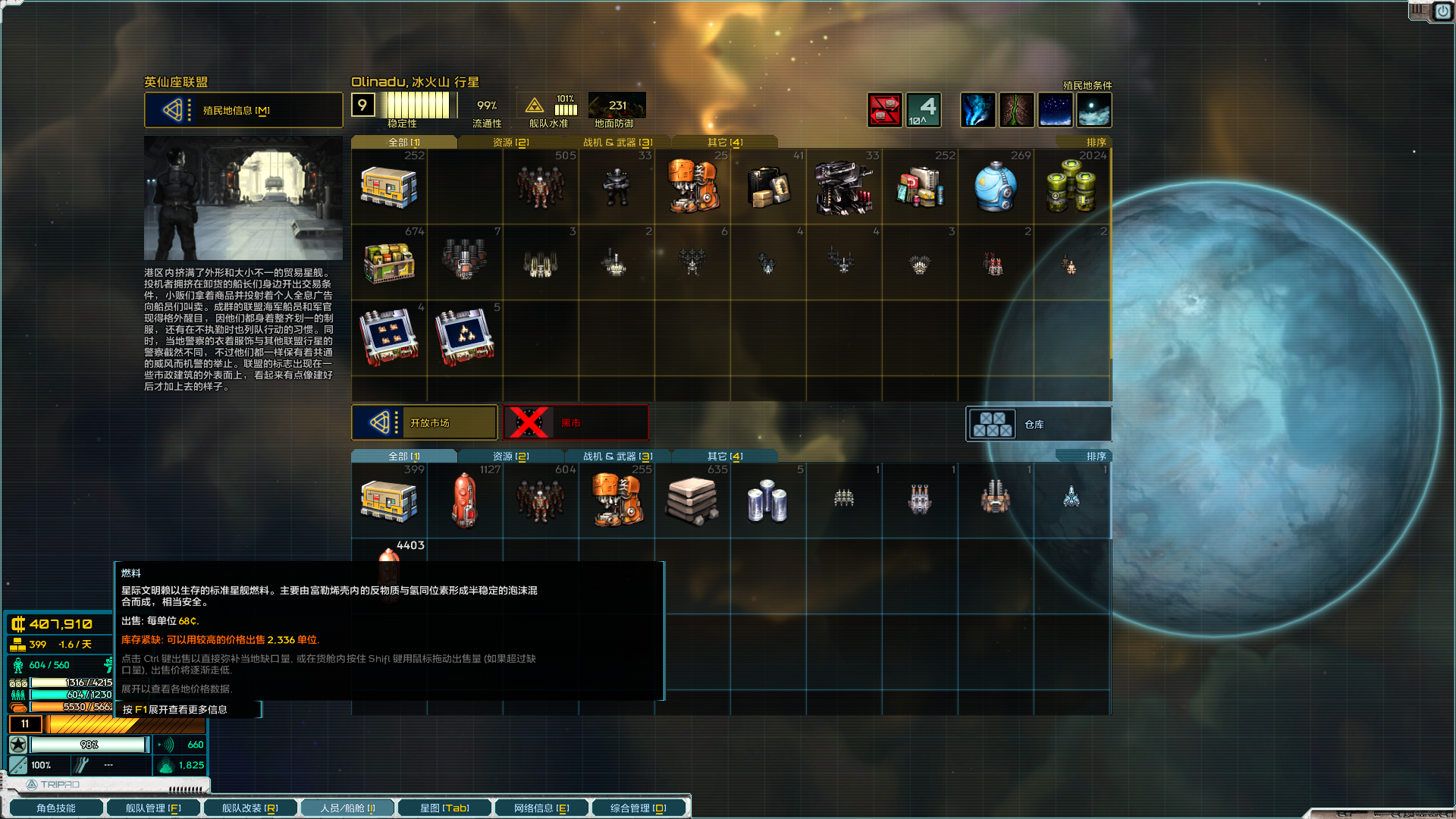
Task: Switch to the 资源 [2] tab
Action: (509, 141)
